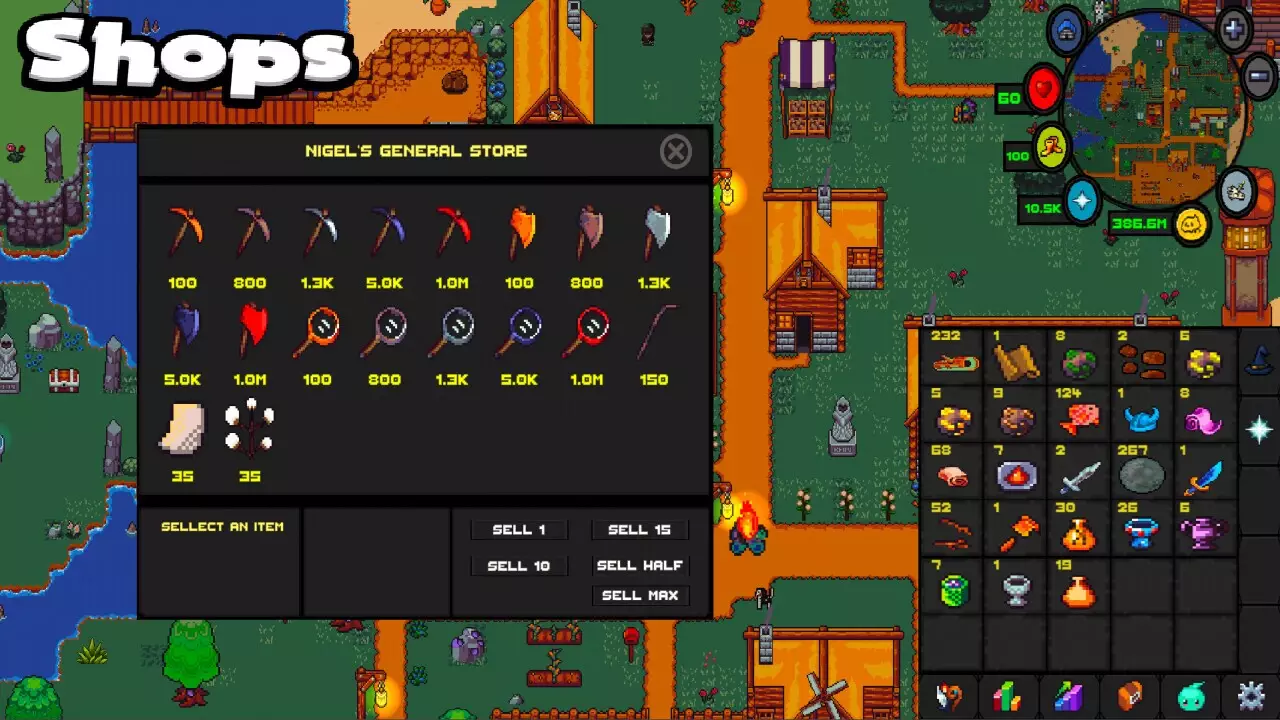Image resolution: width=1280 pixels, height=720 pixels.
Task: Click the helmet icon beside the minimap
Action: point(1067,31)
